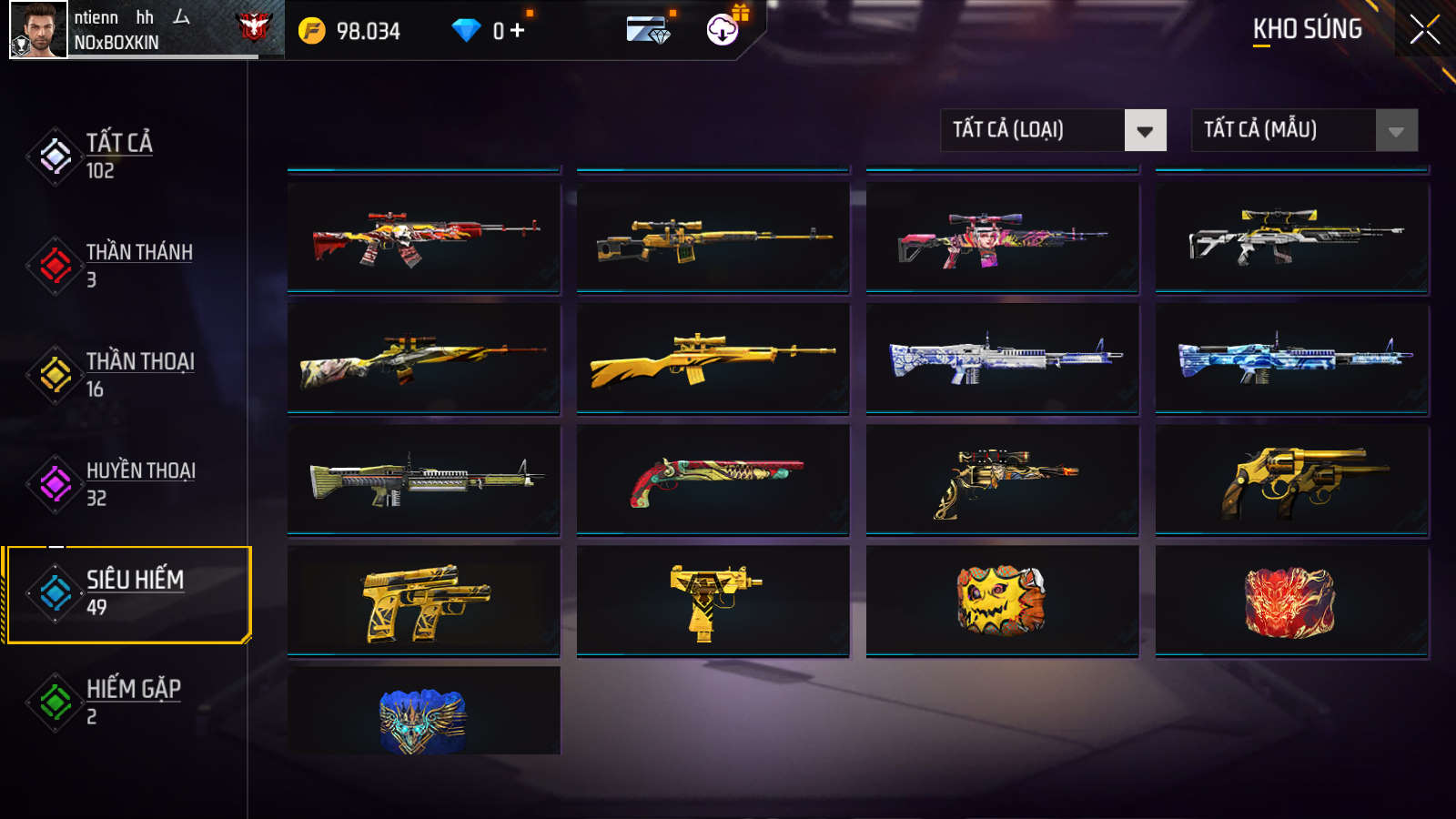Switch to the Tất Cả category
The height and width of the screenshot is (819, 1456).
(x=118, y=156)
